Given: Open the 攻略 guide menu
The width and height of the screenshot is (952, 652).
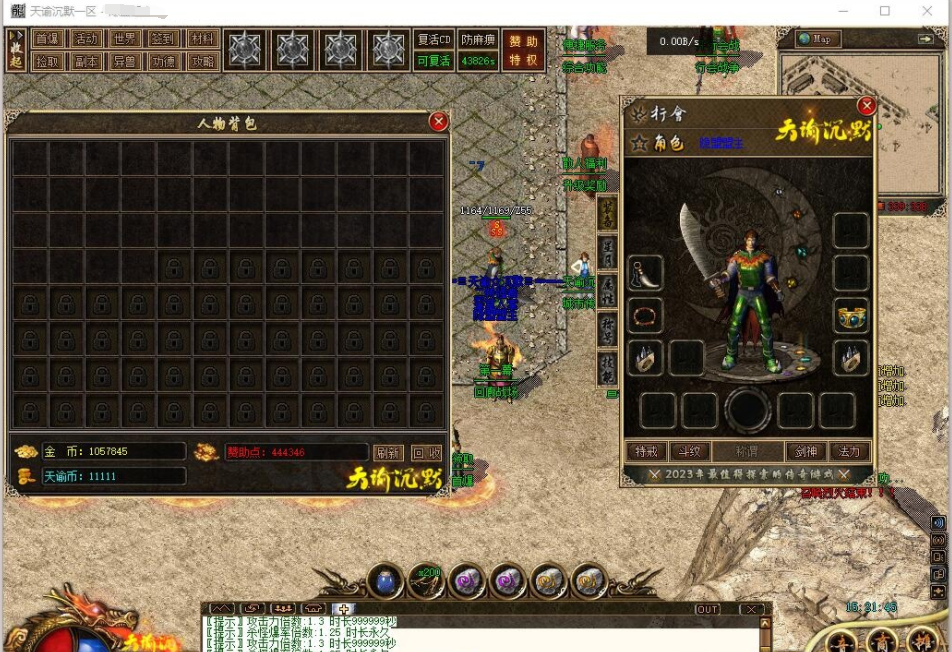Looking at the screenshot, I should tap(202, 61).
